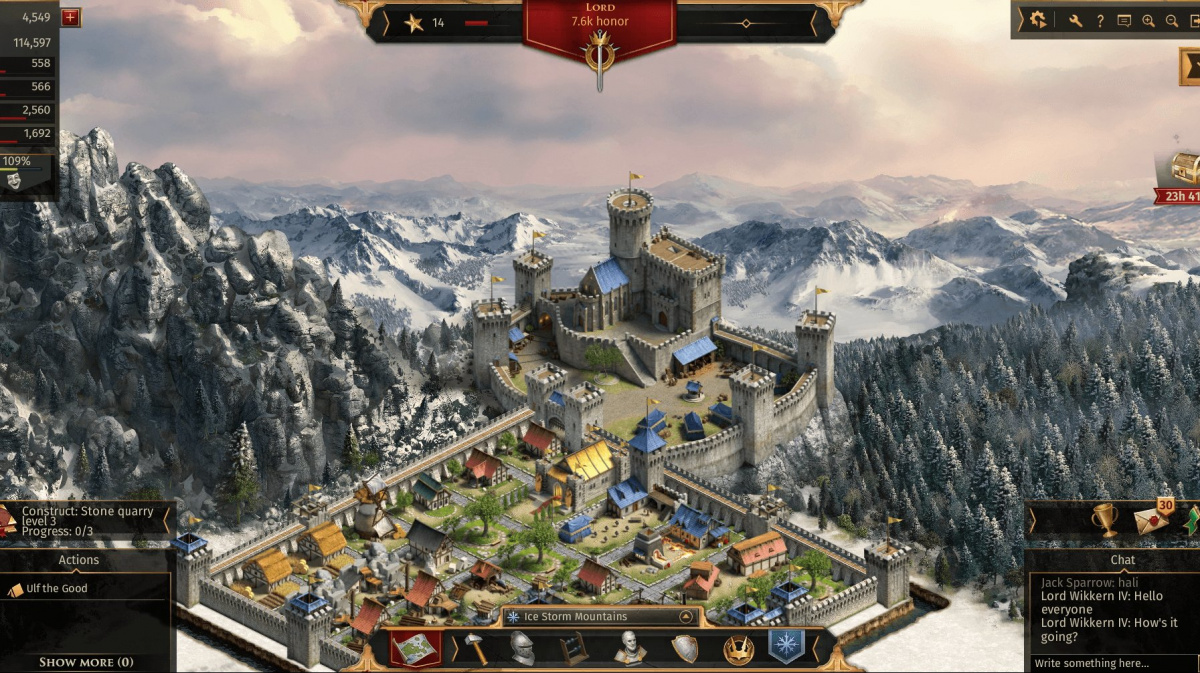This screenshot has width=1200, height=673.
Task: Open the mail envelope with 30 badge
Action: coord(1150,521)
